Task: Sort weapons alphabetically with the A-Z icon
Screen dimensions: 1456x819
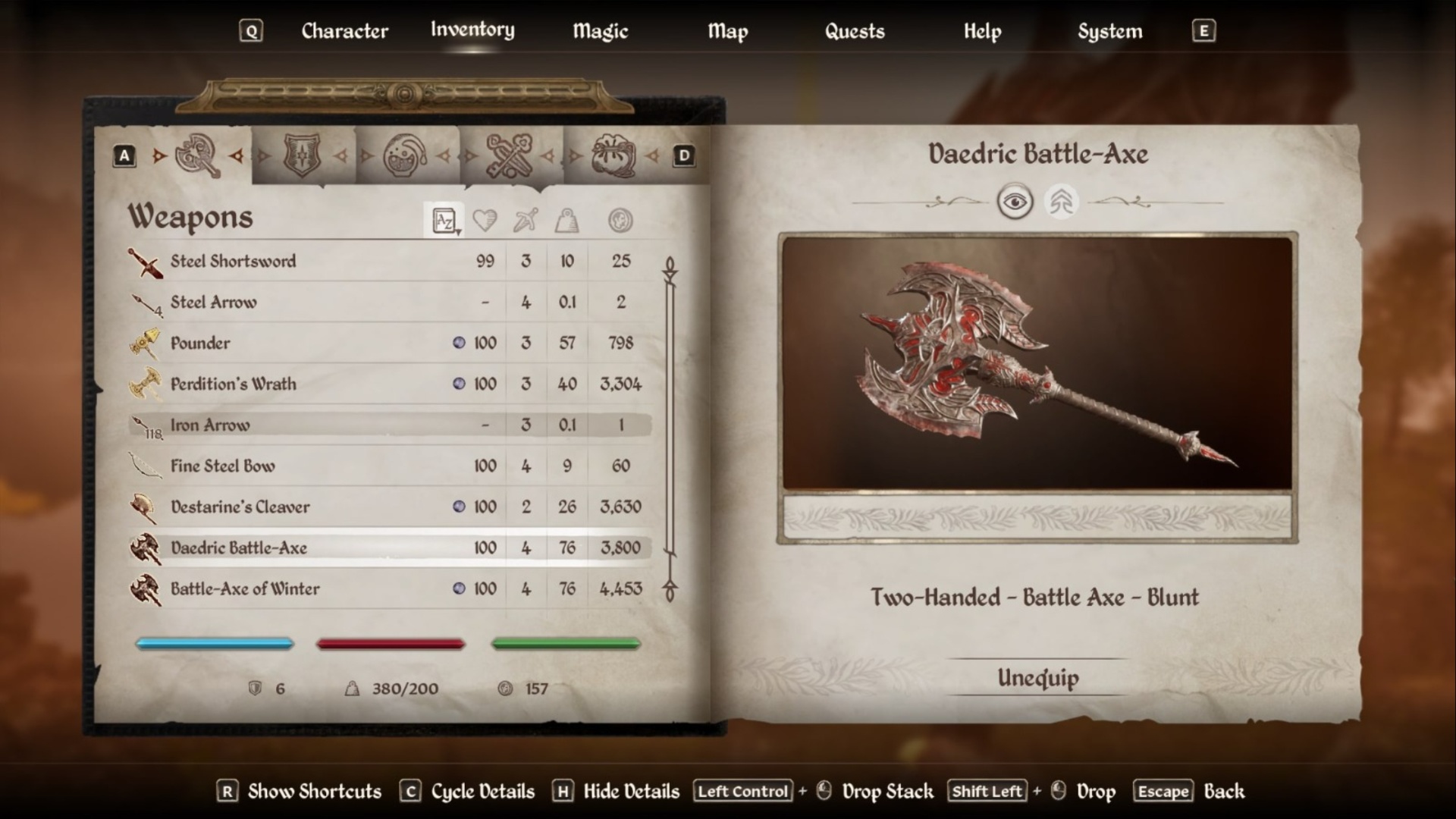Action: tap(444, 221)
